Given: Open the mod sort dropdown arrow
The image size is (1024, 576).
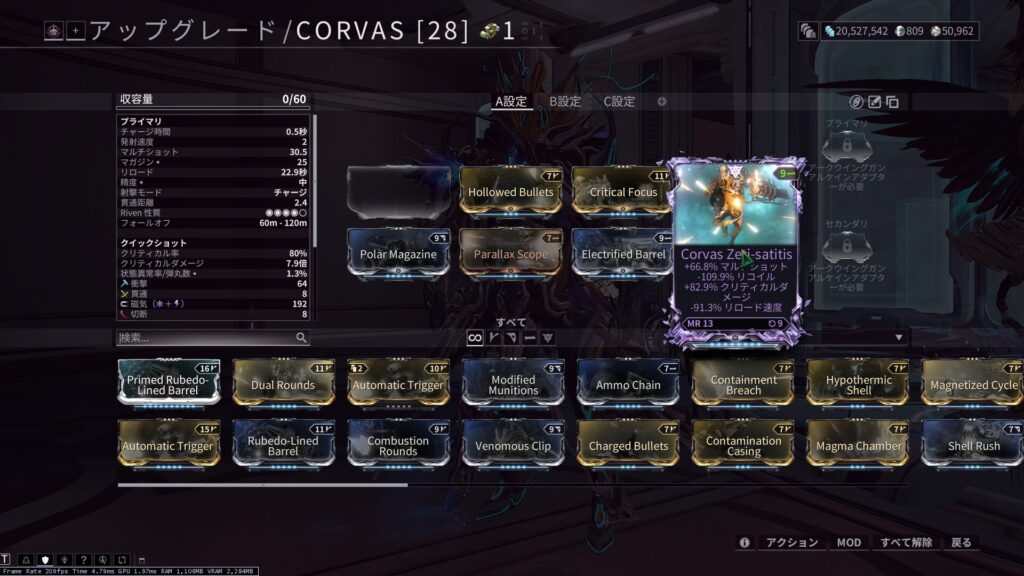Looking at the screenshot, I should [x=898, y=338].
